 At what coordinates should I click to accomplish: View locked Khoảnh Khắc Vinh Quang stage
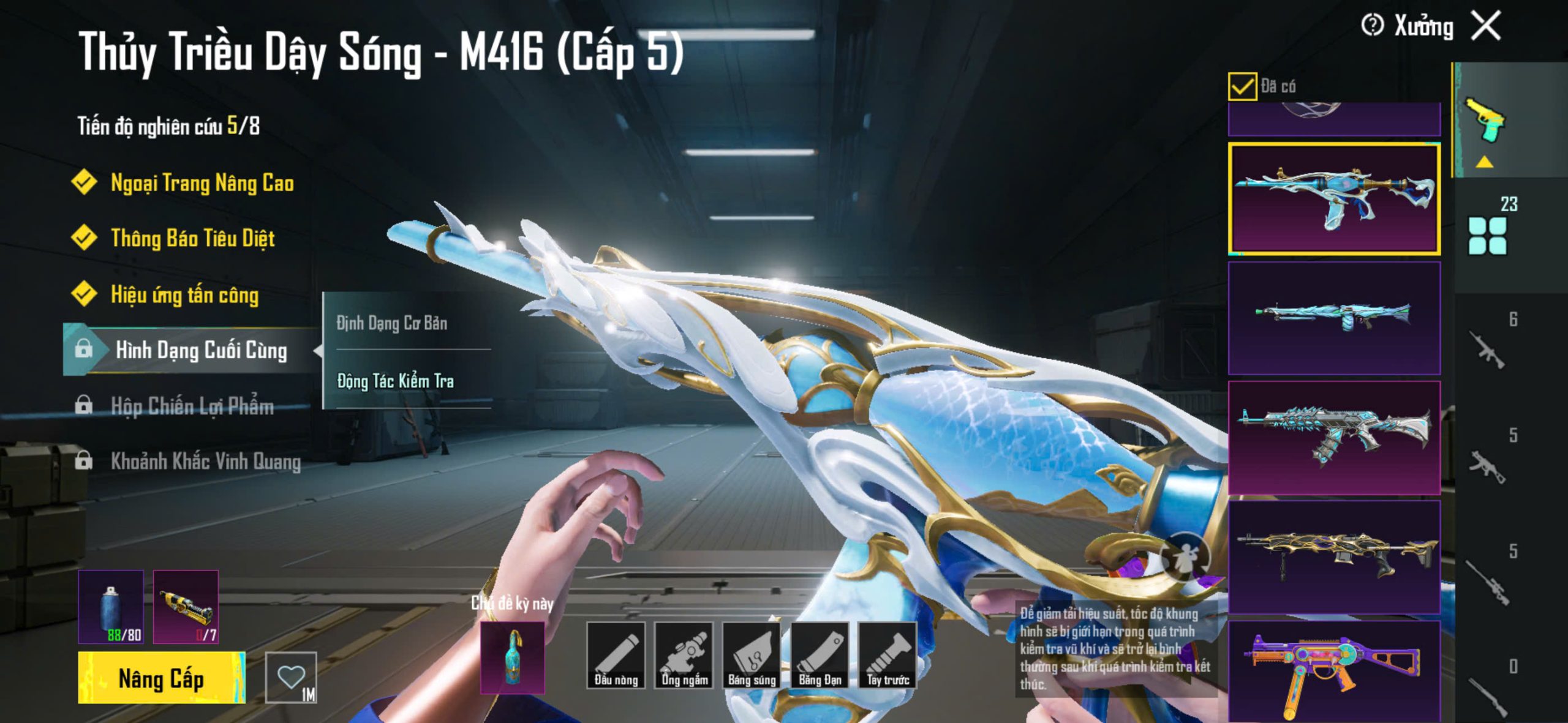[205, 461]
